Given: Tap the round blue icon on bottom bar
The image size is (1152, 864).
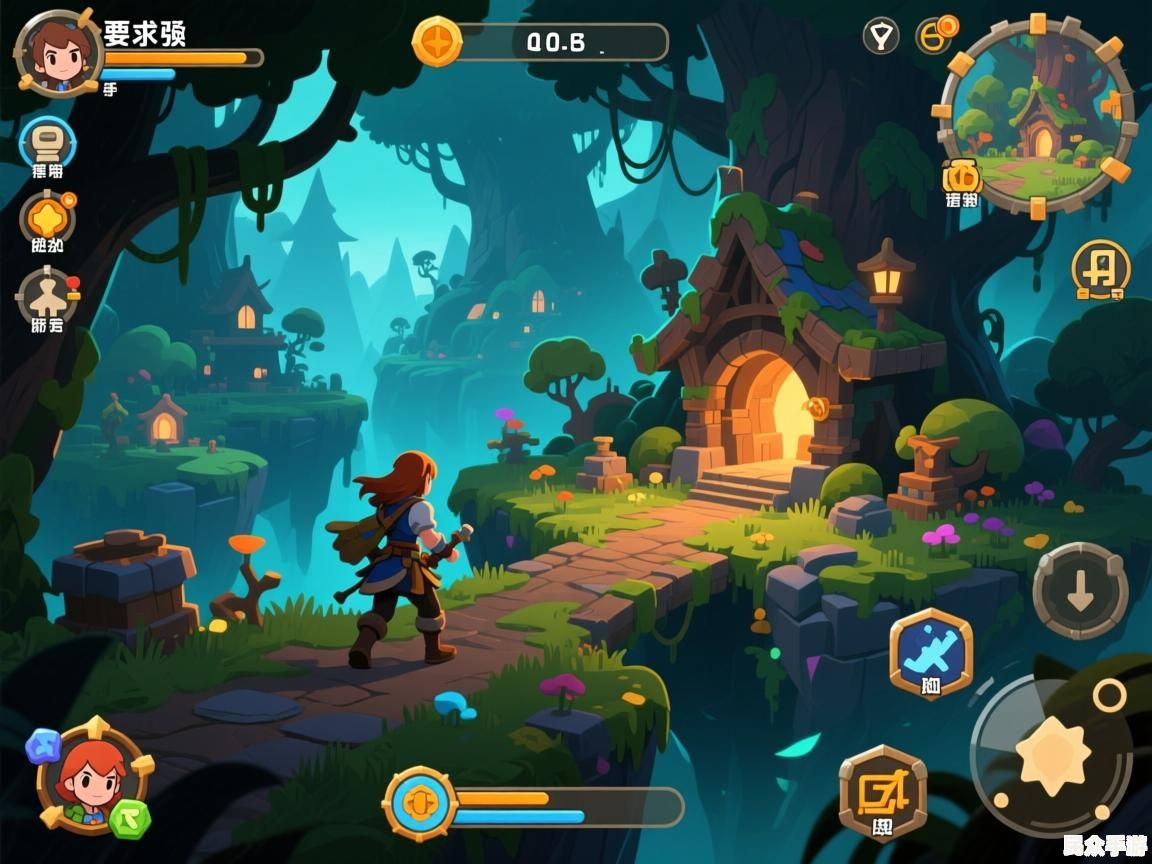Looking at the screenshot, I should coord(421,804).
